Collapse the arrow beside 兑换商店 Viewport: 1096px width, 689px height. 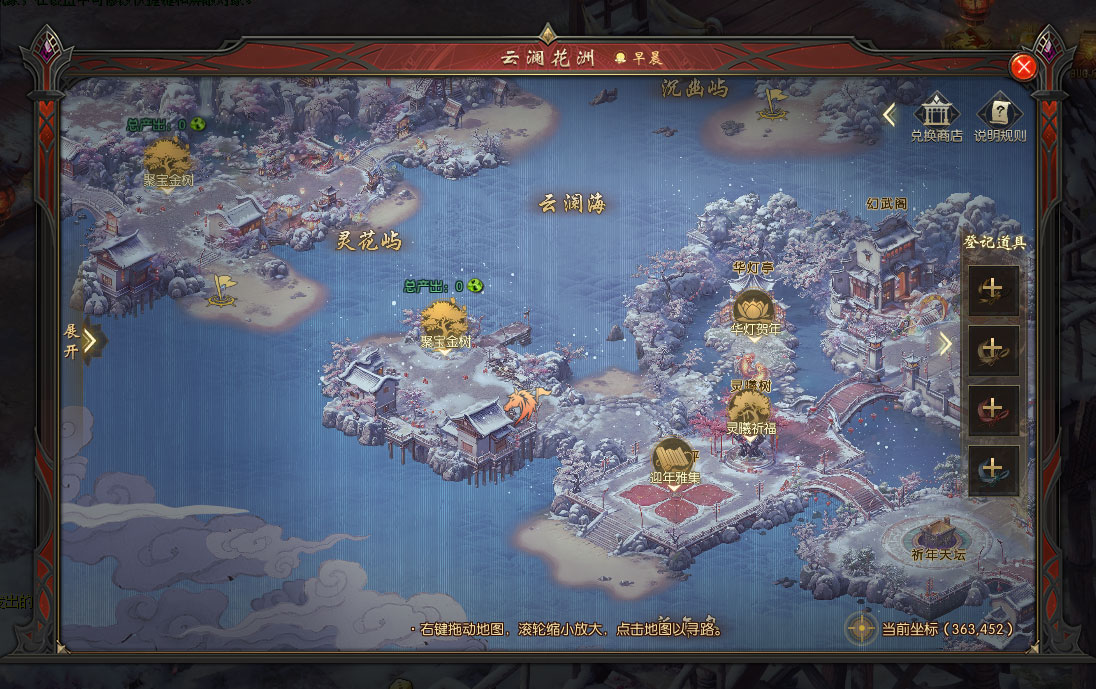click(888, 115)
